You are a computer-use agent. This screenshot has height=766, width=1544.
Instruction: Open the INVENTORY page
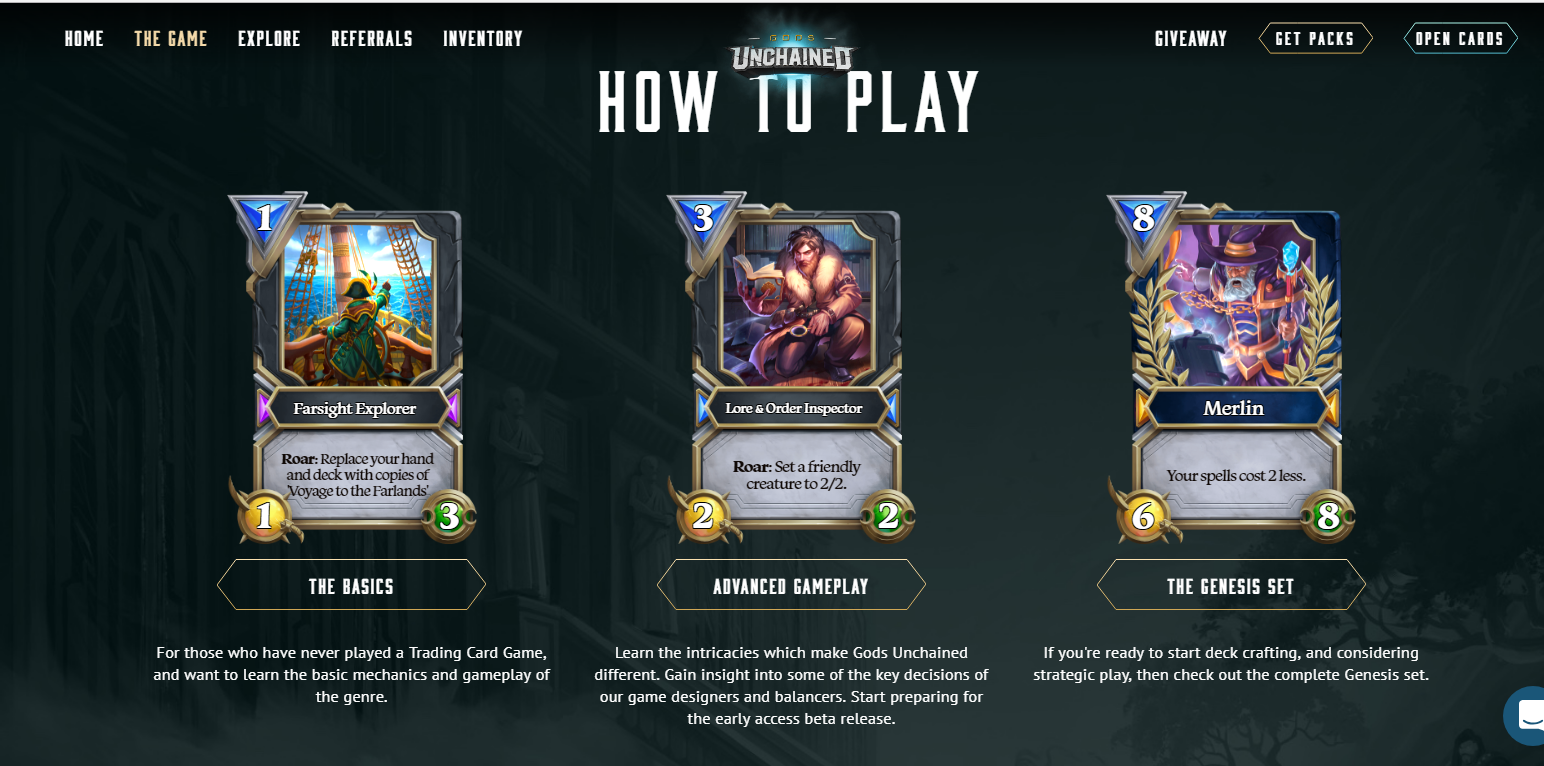(483, 38)
